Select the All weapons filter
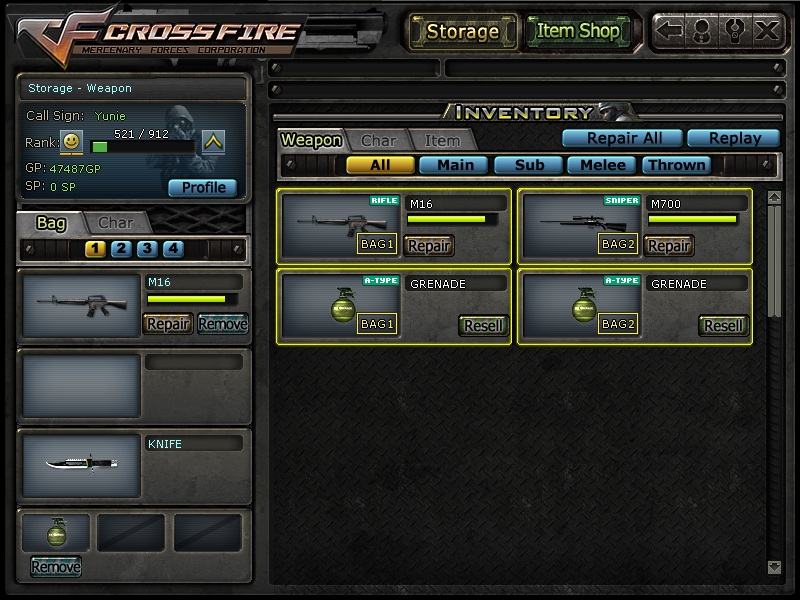 click(380, 165)
